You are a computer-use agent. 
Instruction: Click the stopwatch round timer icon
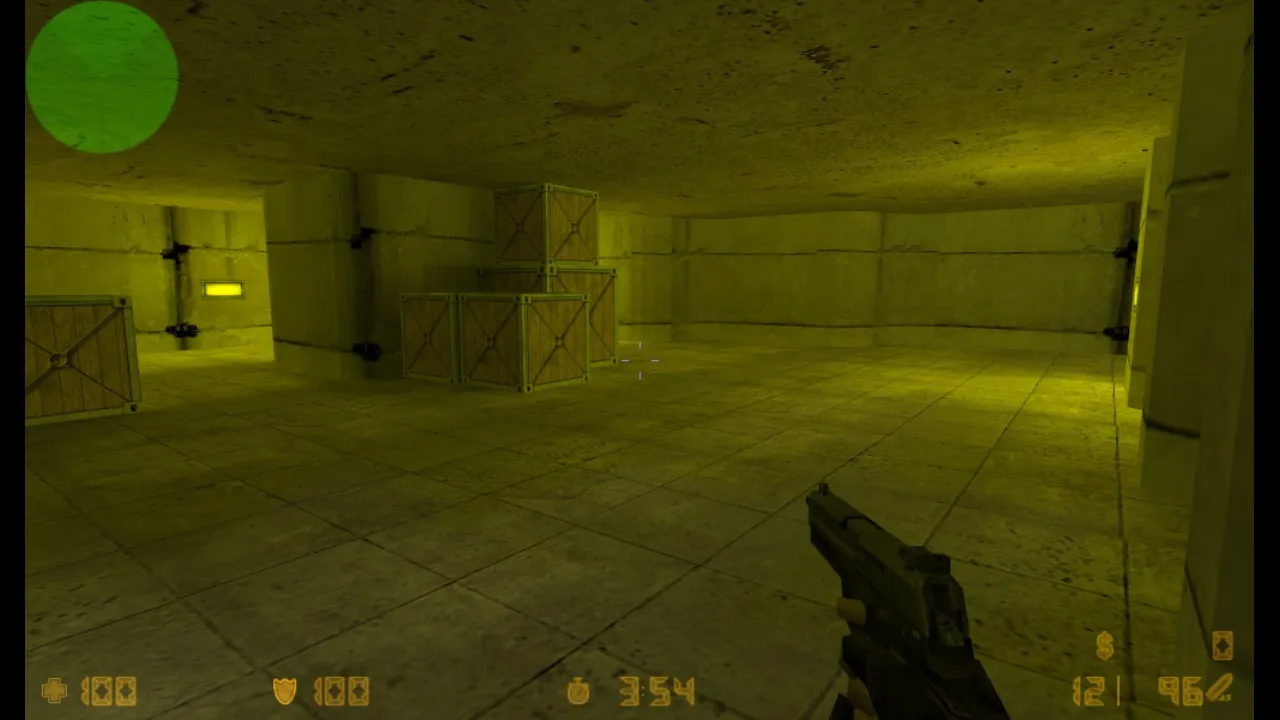coord(580,690)
